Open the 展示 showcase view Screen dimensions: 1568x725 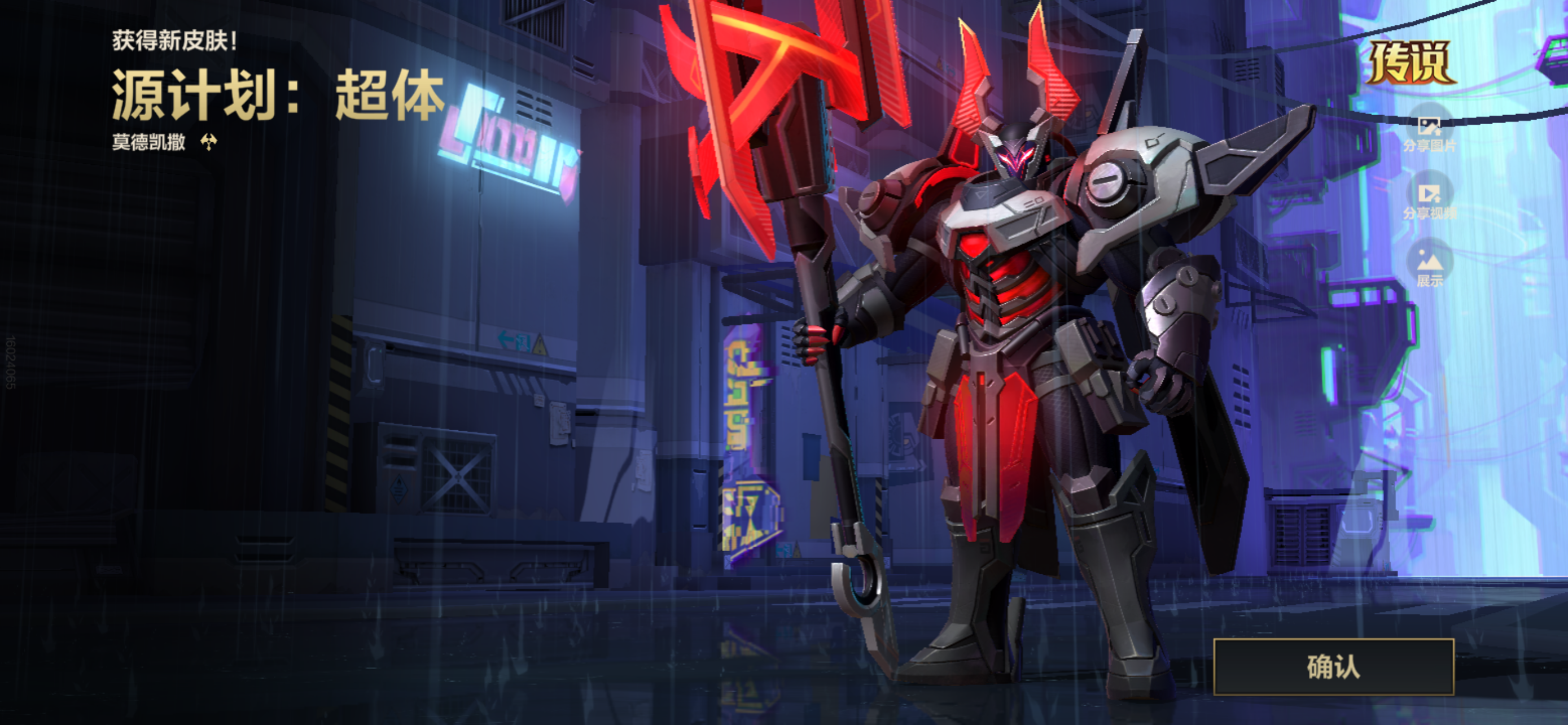pos(1429,267)
